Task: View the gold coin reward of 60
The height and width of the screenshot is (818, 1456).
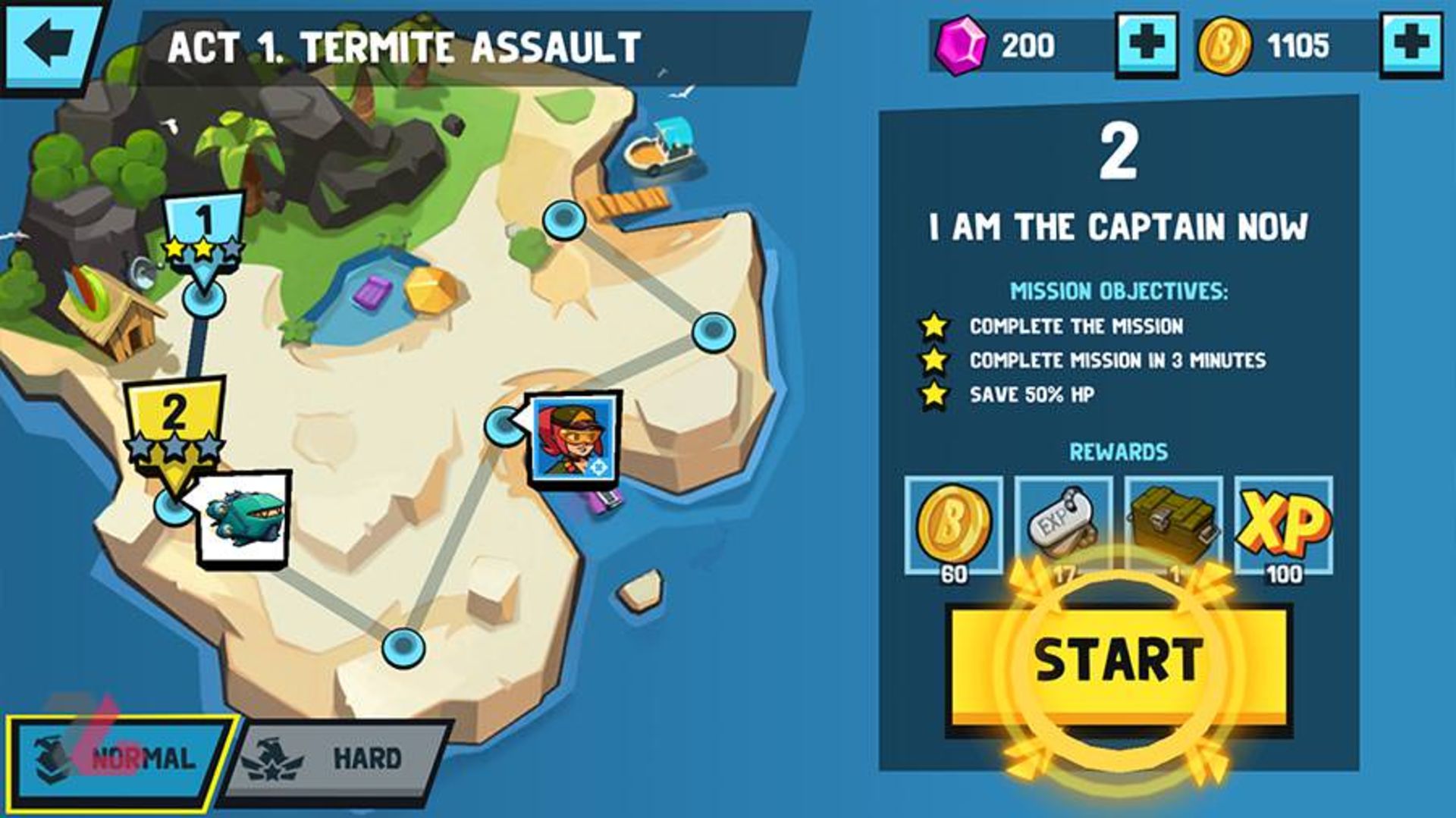Action: [953, 525]
